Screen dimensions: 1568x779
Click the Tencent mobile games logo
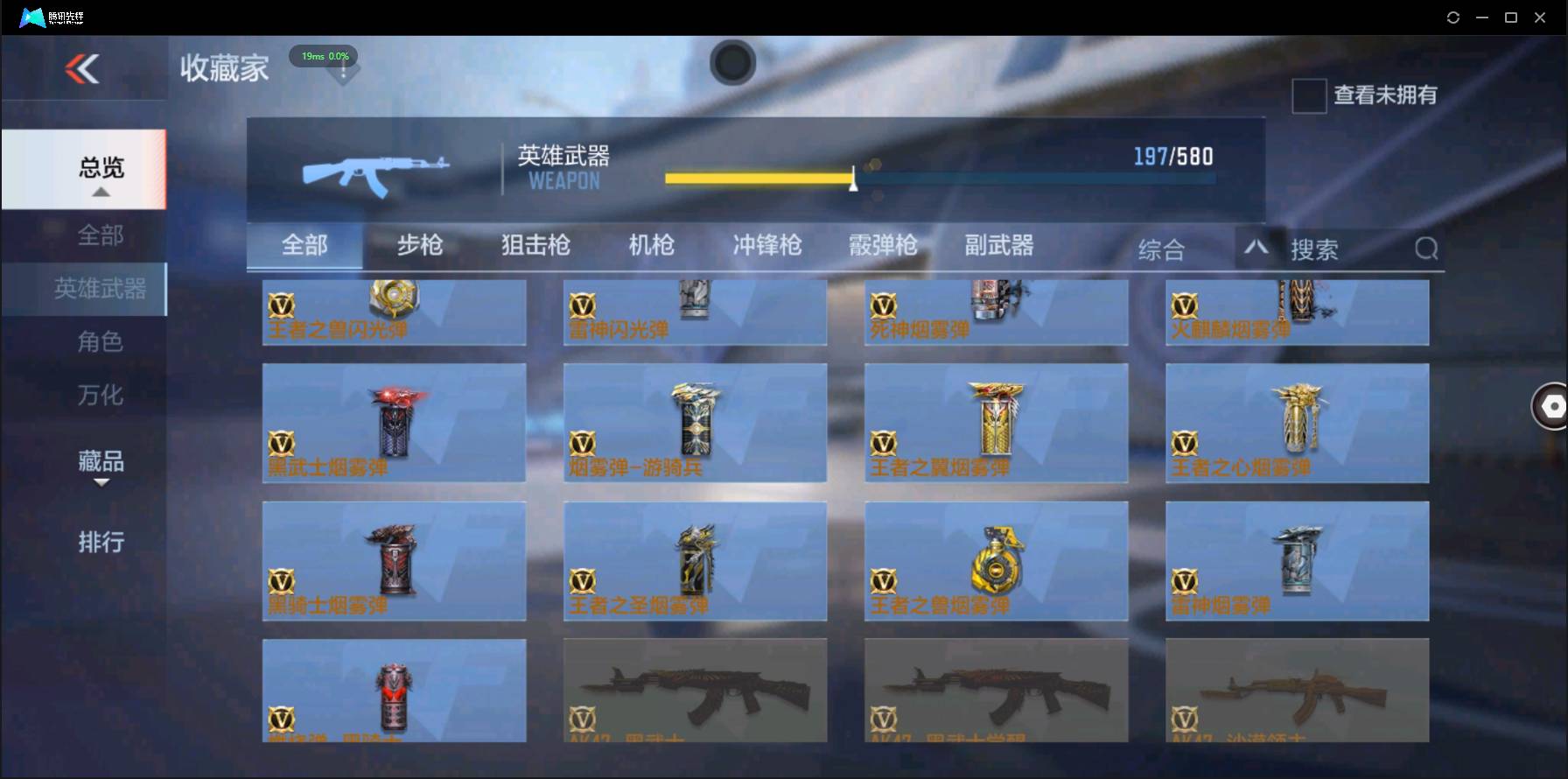(33, 17)
